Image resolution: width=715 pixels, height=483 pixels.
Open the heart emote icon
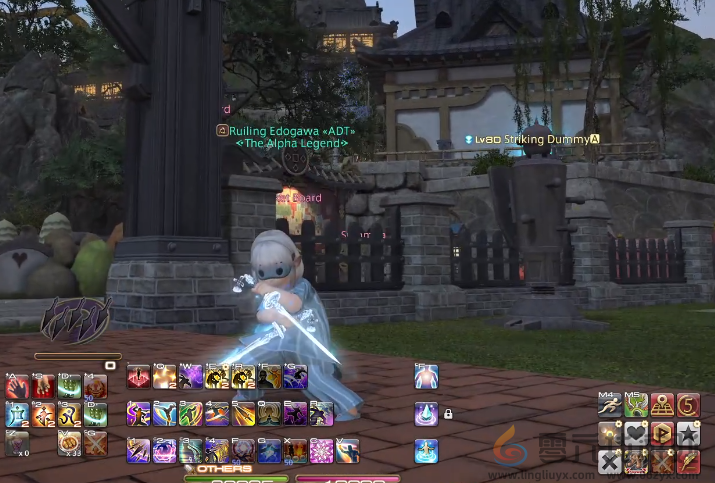[635, 434]
